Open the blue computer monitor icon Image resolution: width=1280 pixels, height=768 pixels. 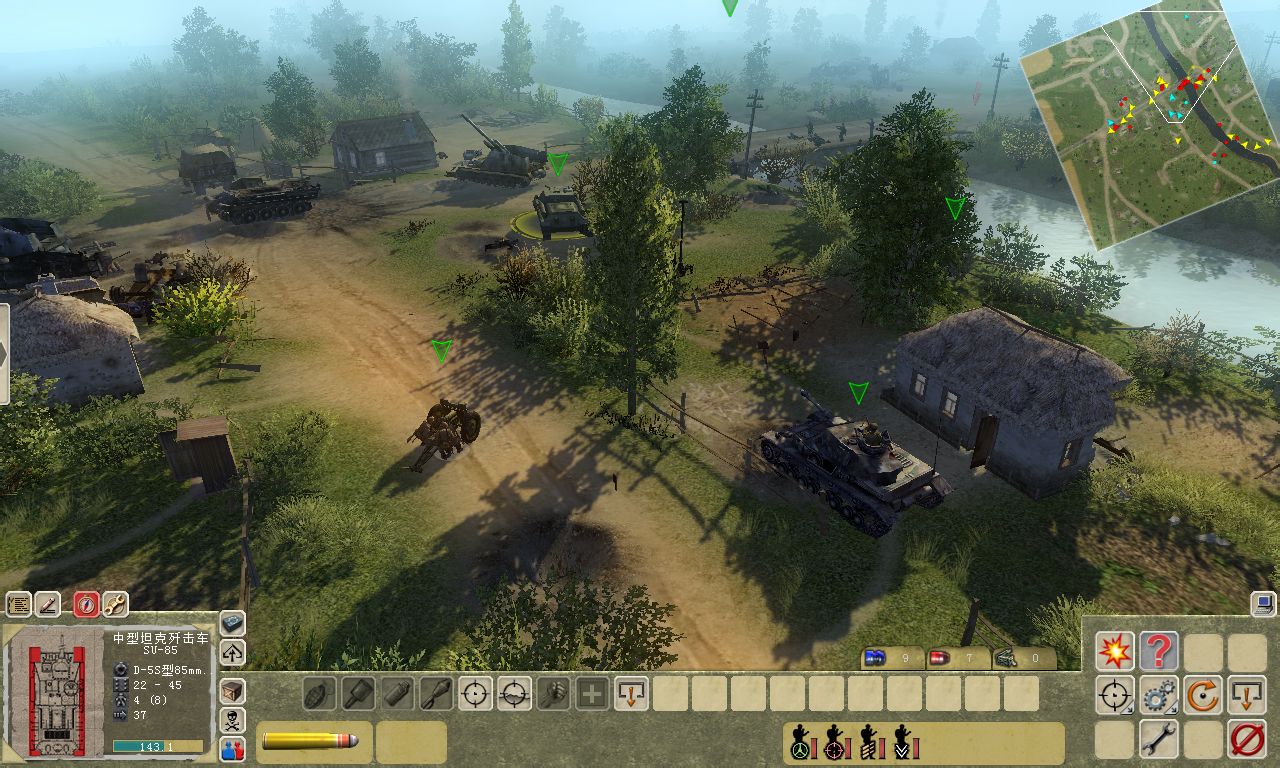(x=1262, y=602)
